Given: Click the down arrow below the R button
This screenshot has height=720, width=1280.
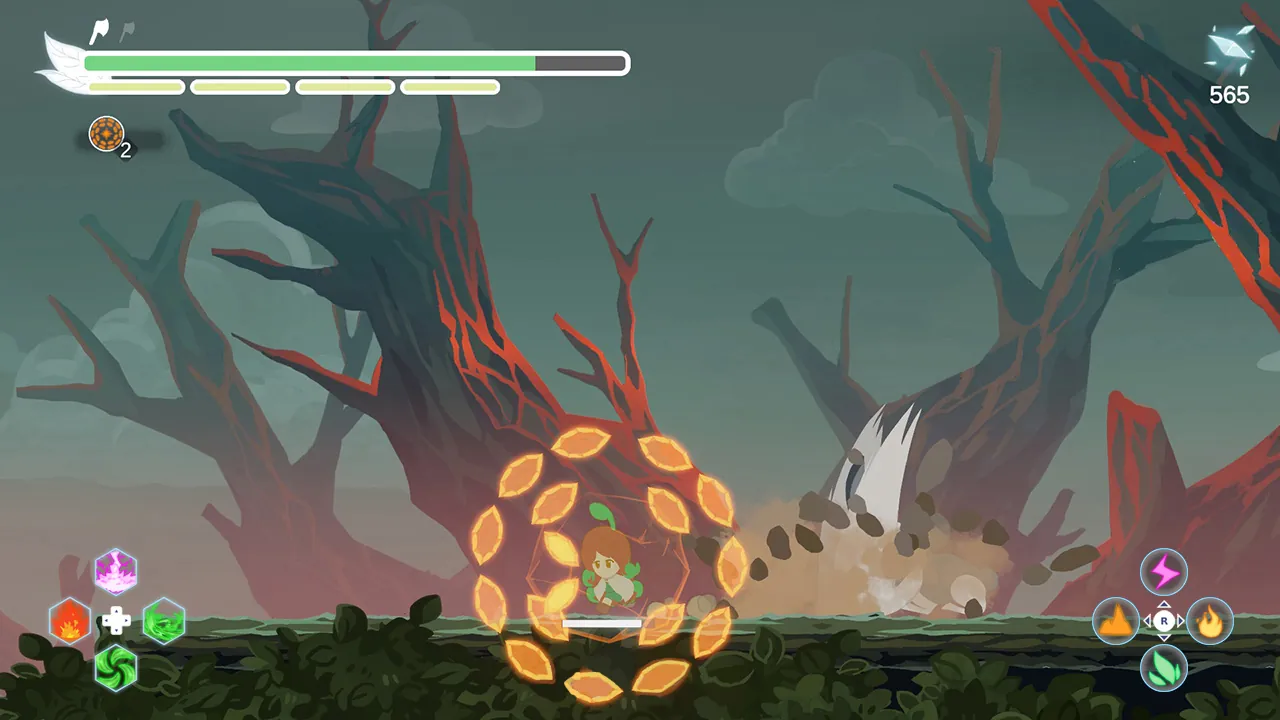Looking at the screenshot, I should click(1164, 637).
